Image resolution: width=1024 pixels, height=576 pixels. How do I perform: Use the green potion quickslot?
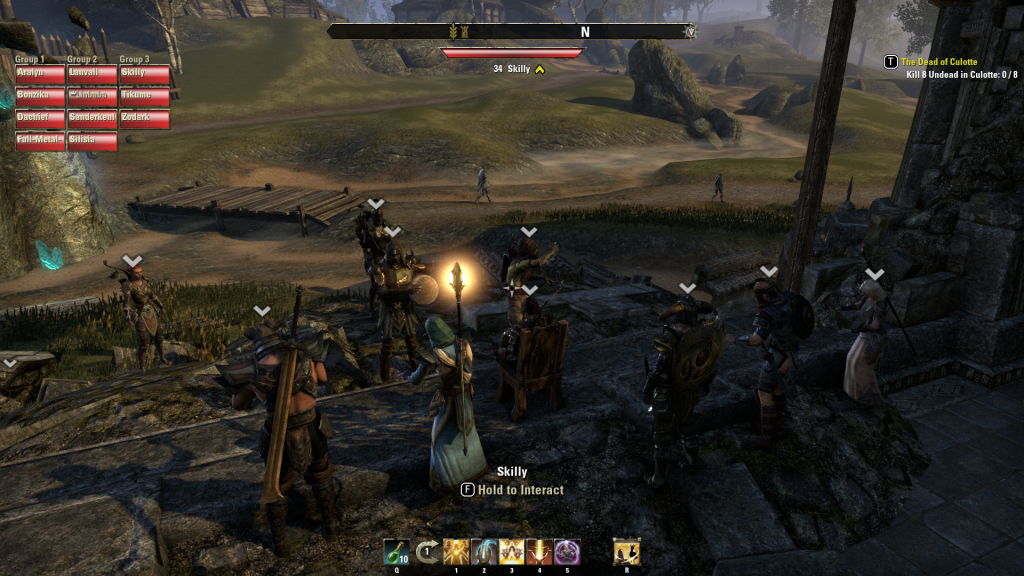(x=396, y=551)
